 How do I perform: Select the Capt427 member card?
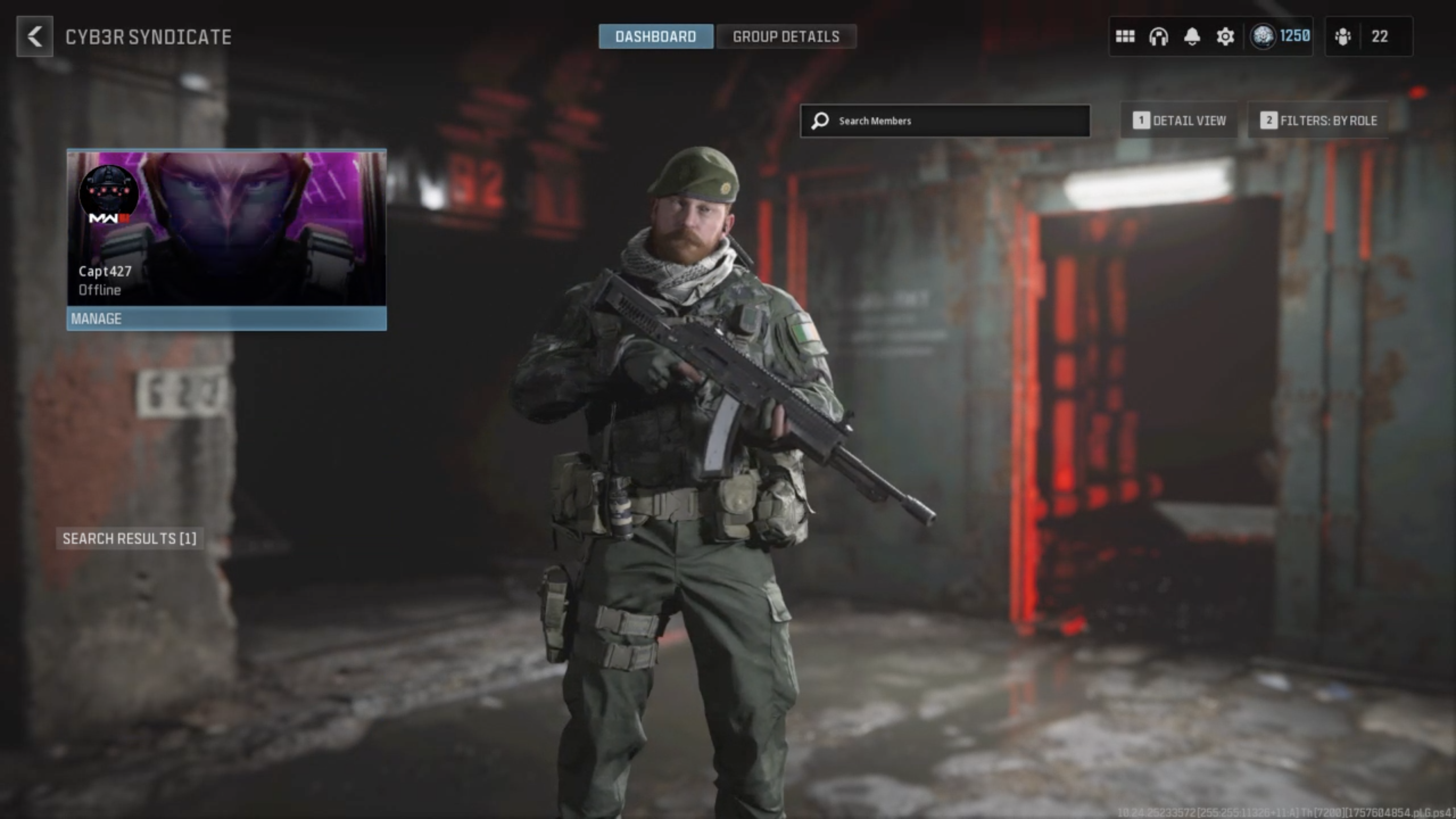pos(227,228)
